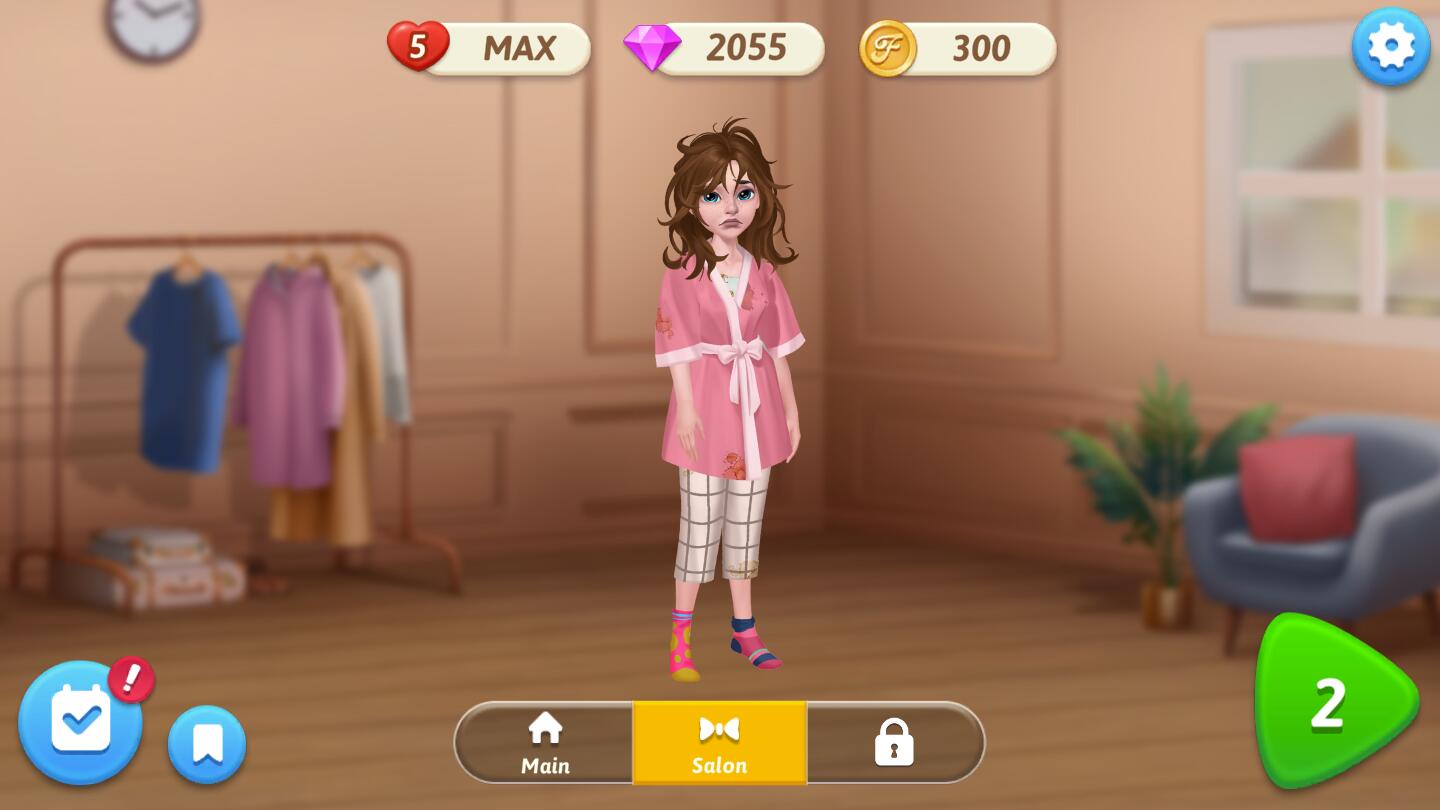The height and width of the screenshot is (810, 1440).
Task: Switch to the Main tab
Action: tap(545, 743)
